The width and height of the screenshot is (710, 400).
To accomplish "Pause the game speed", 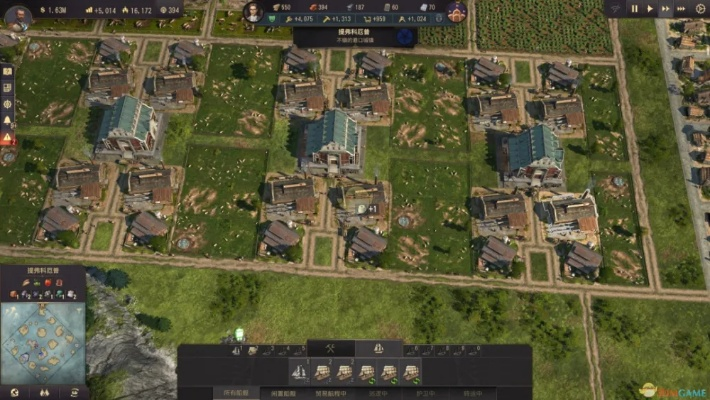I will tap(634, 8).
